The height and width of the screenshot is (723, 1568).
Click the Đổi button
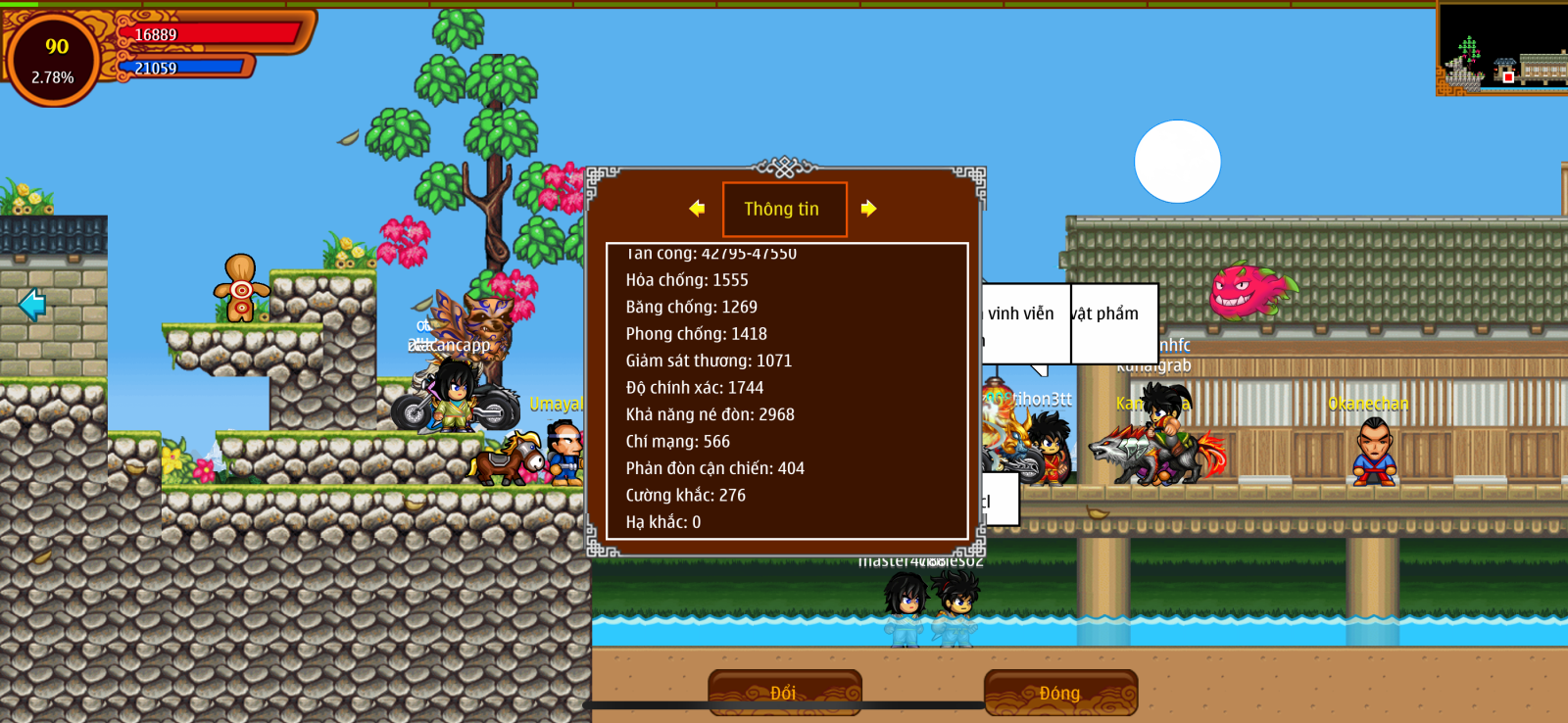click(784, 693)
